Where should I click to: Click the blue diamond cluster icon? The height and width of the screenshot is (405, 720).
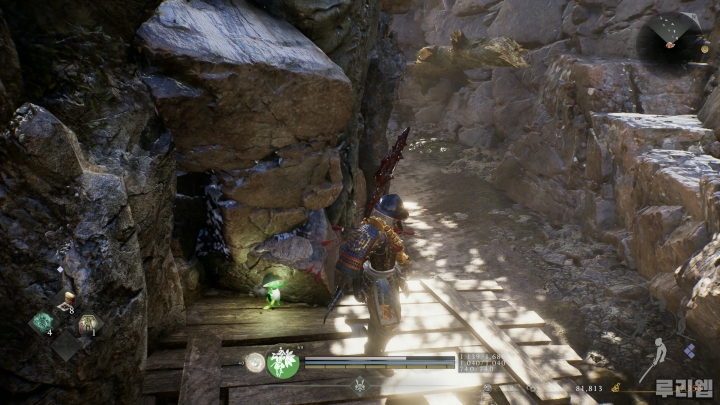(x=689, y=350)
